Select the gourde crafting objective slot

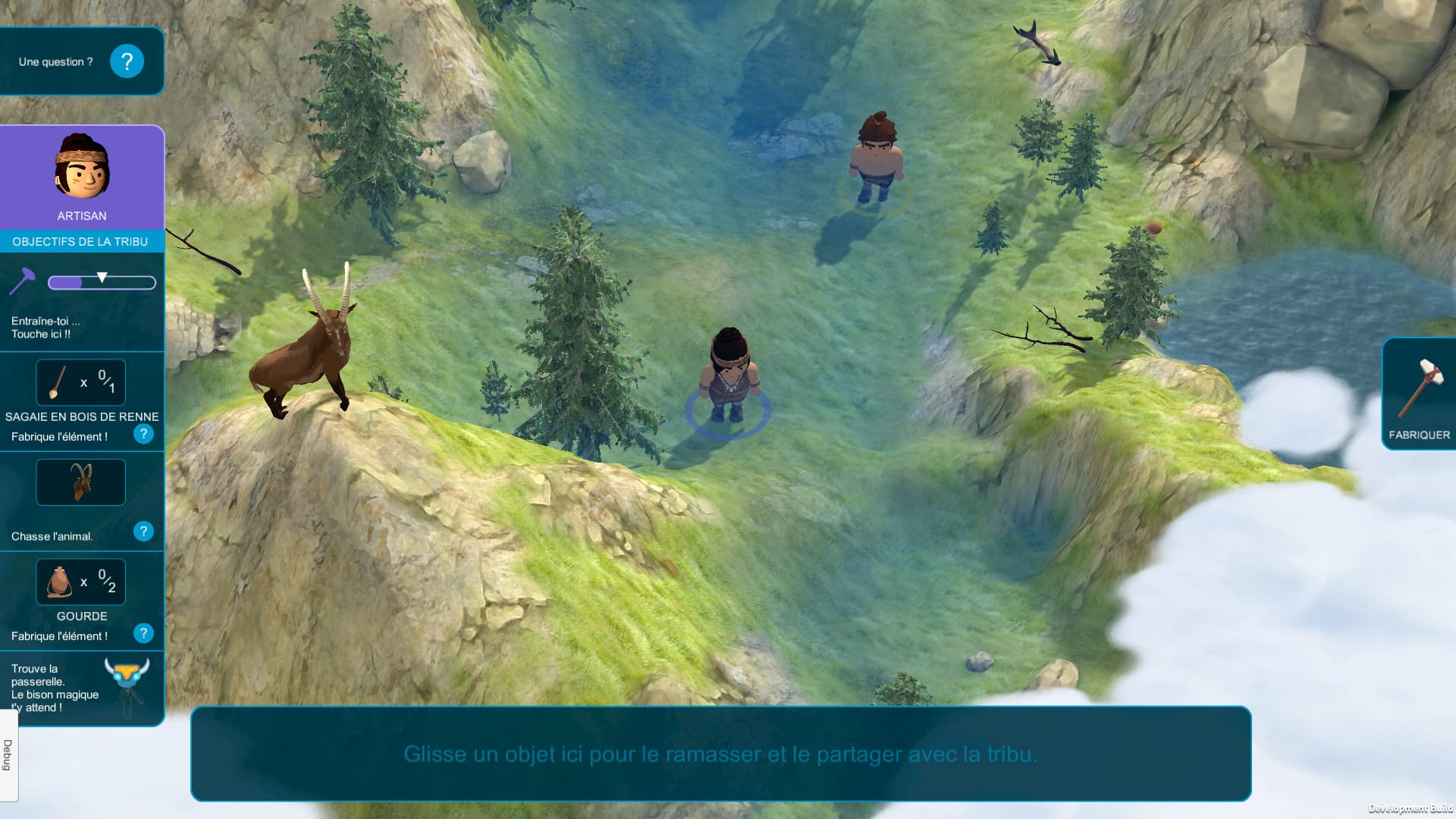point(80,582)
